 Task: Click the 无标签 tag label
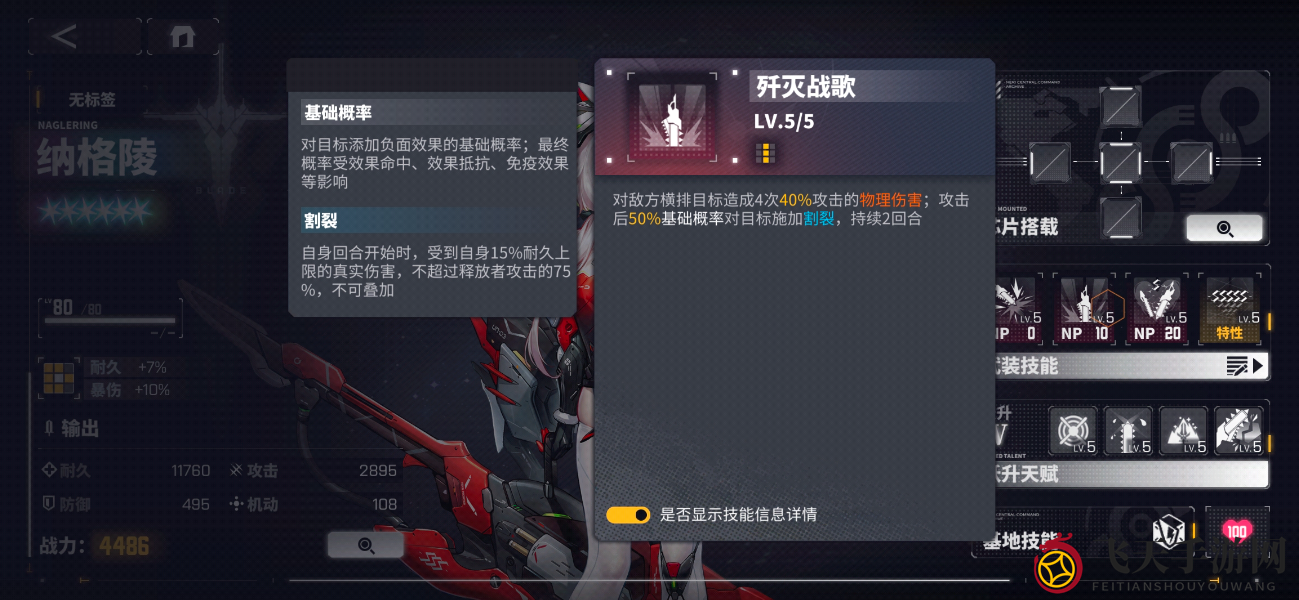pyautogui.click(x=92, y=100)
